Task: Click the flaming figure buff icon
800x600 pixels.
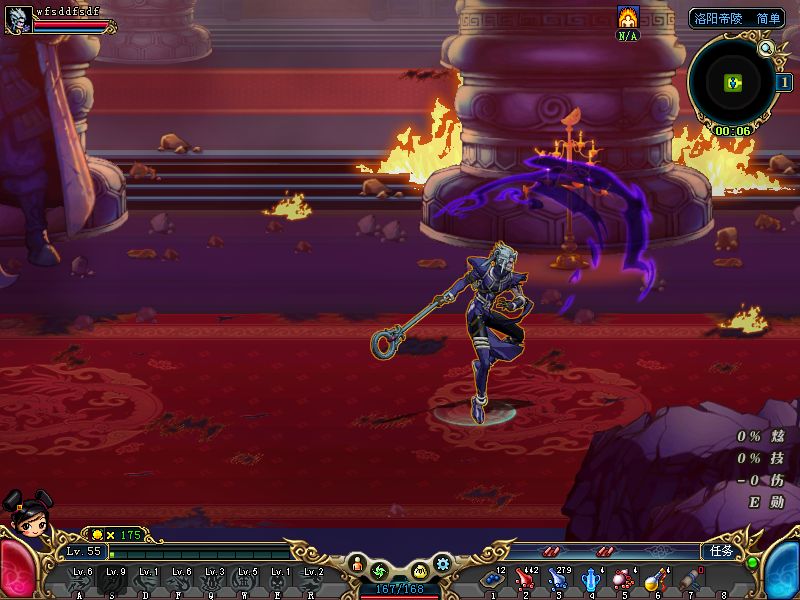Action: pyautogui.click(x=628, y=17)
